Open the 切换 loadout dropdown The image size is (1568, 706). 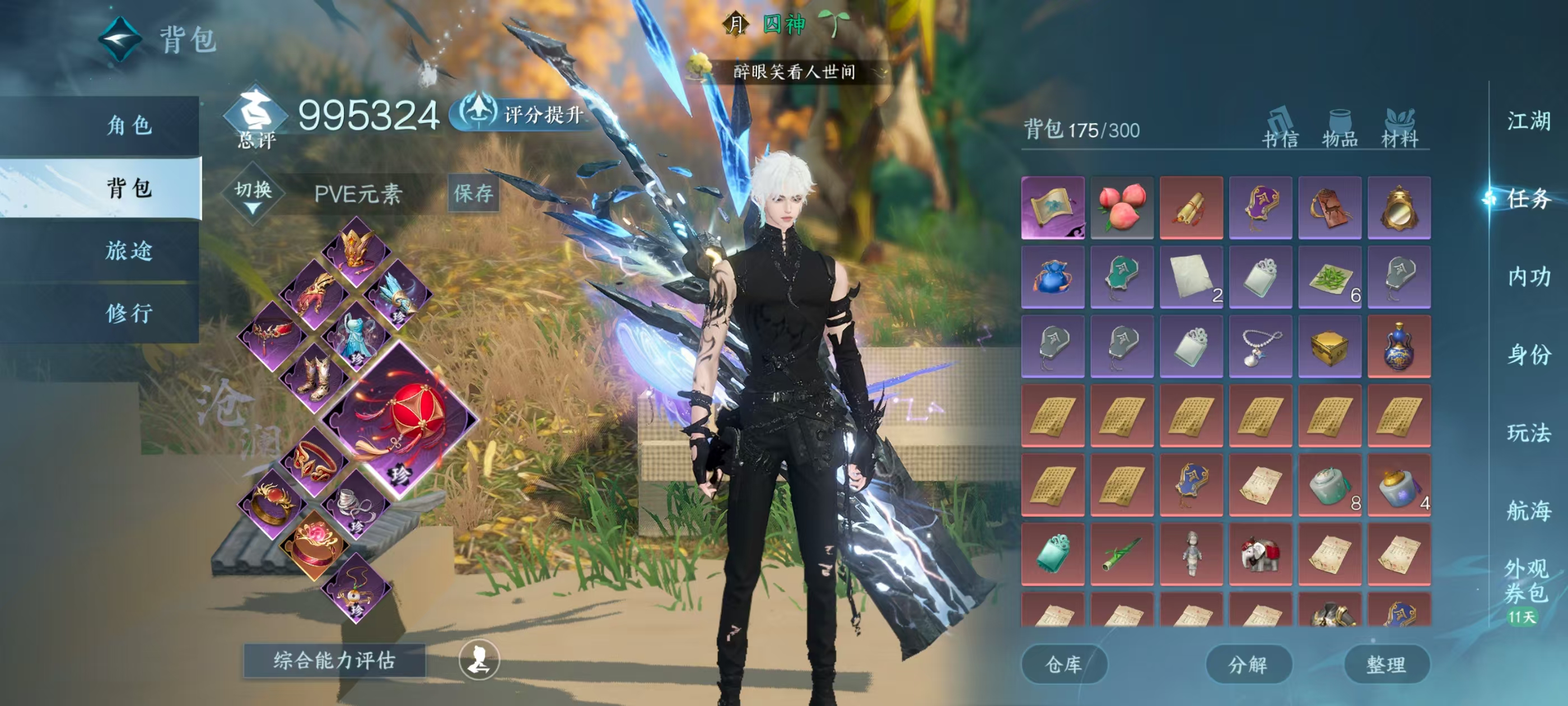[x=253, y=194]
